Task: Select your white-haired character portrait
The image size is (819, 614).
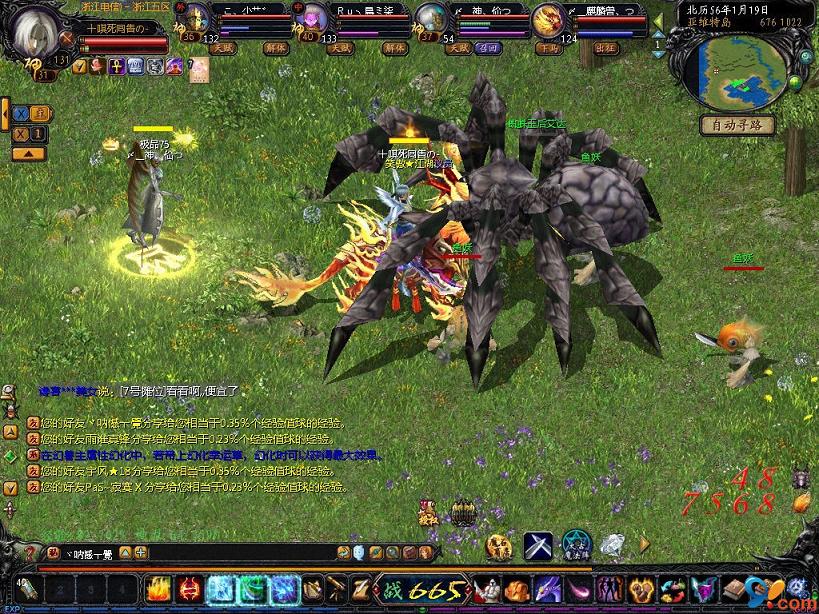Action: pos(36,34)
